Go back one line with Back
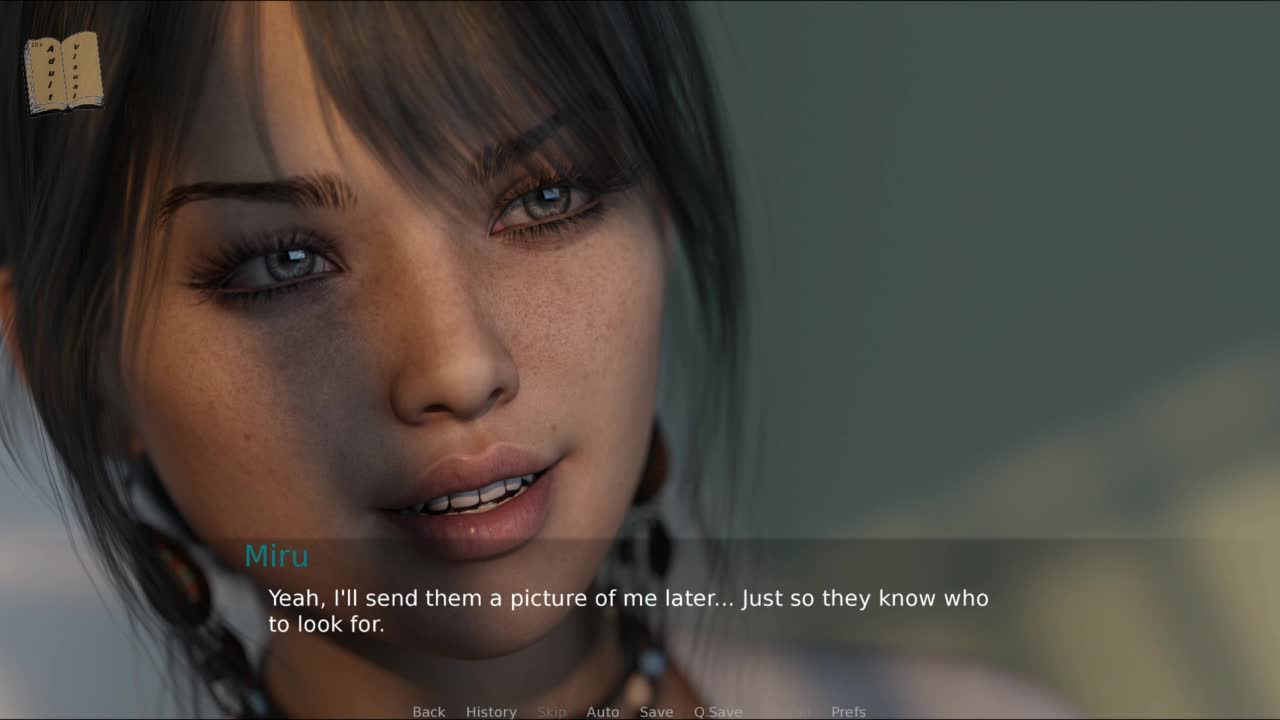 428,711
